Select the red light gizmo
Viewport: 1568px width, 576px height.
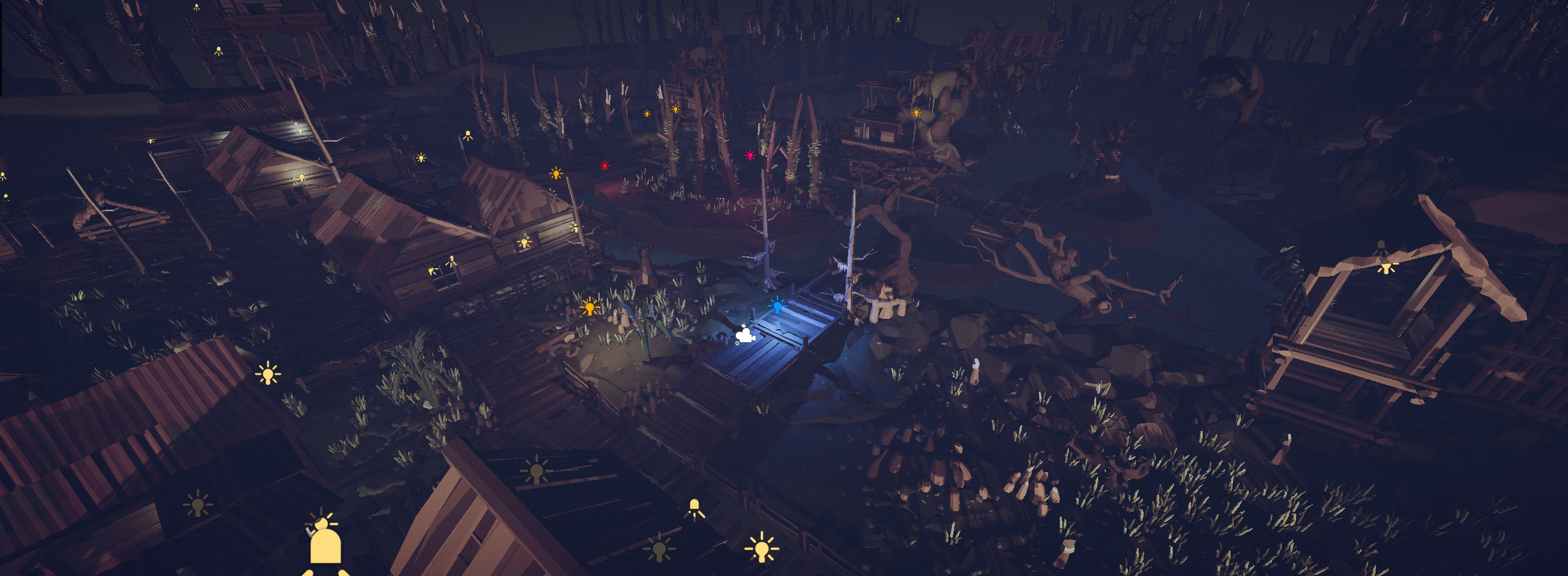click(605, 166)
